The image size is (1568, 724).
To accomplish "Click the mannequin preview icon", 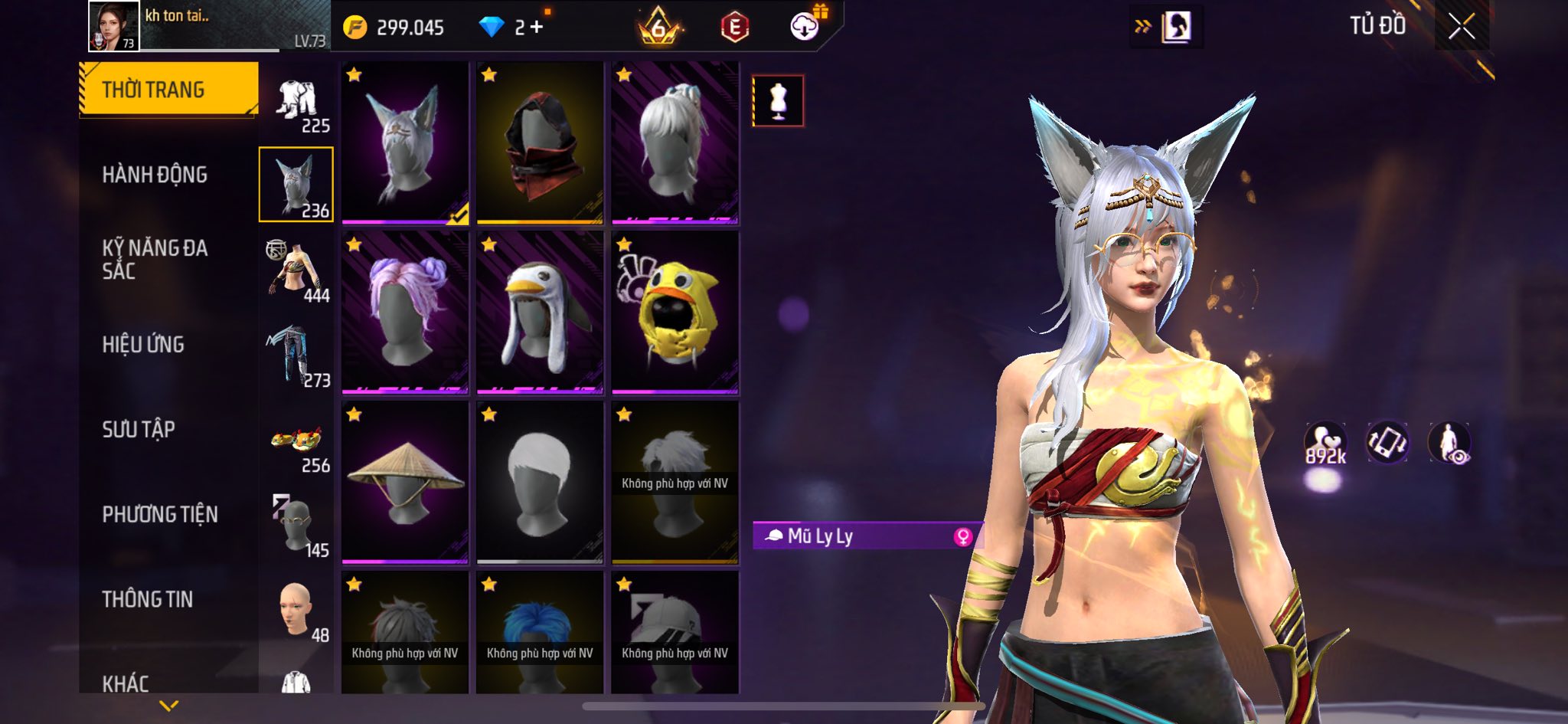I will (x=778, y=101).
